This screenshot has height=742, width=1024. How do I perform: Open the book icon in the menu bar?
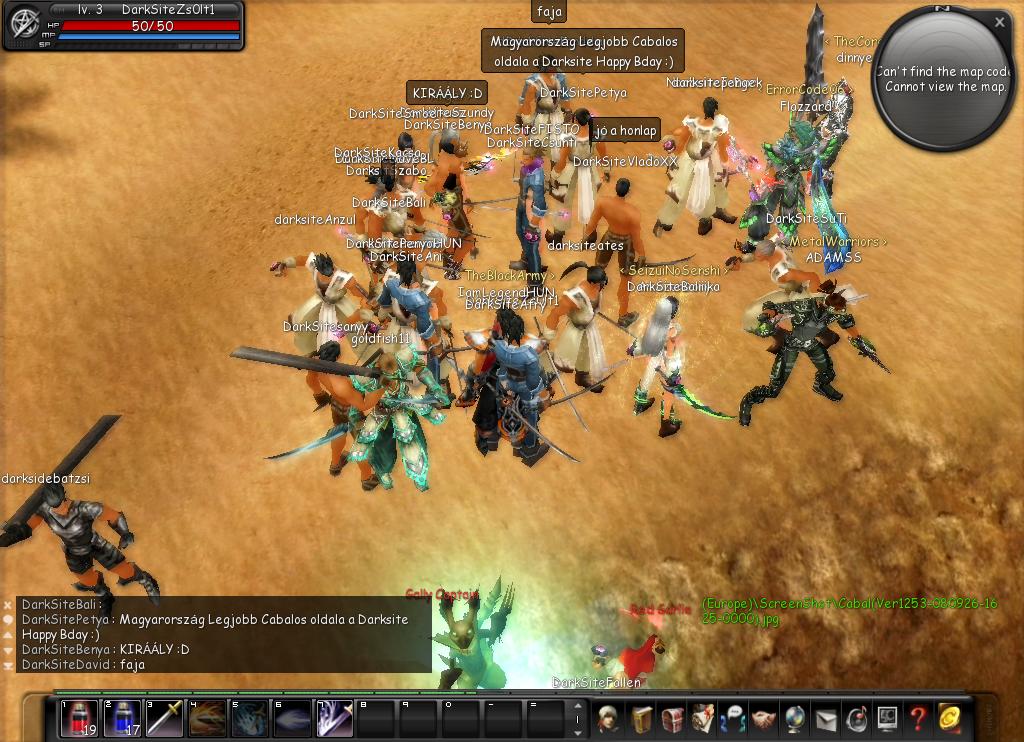tap(640, 718)
